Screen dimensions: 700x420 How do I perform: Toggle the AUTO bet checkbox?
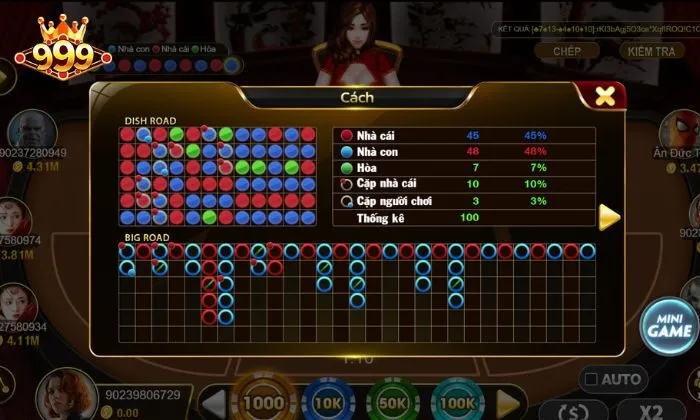tap(591, 379)
